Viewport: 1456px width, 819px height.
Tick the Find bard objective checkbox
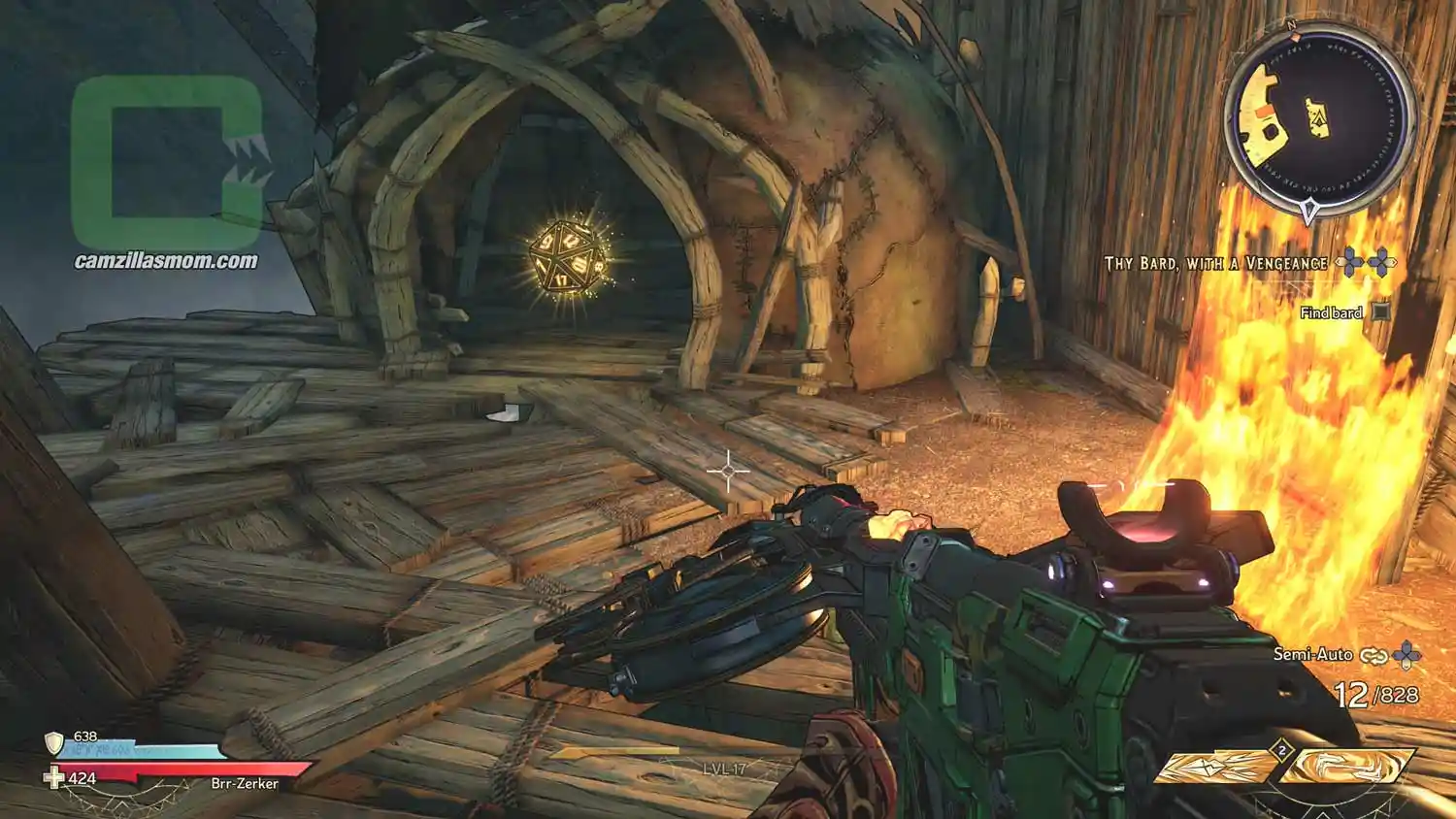tap(1381, 312)
